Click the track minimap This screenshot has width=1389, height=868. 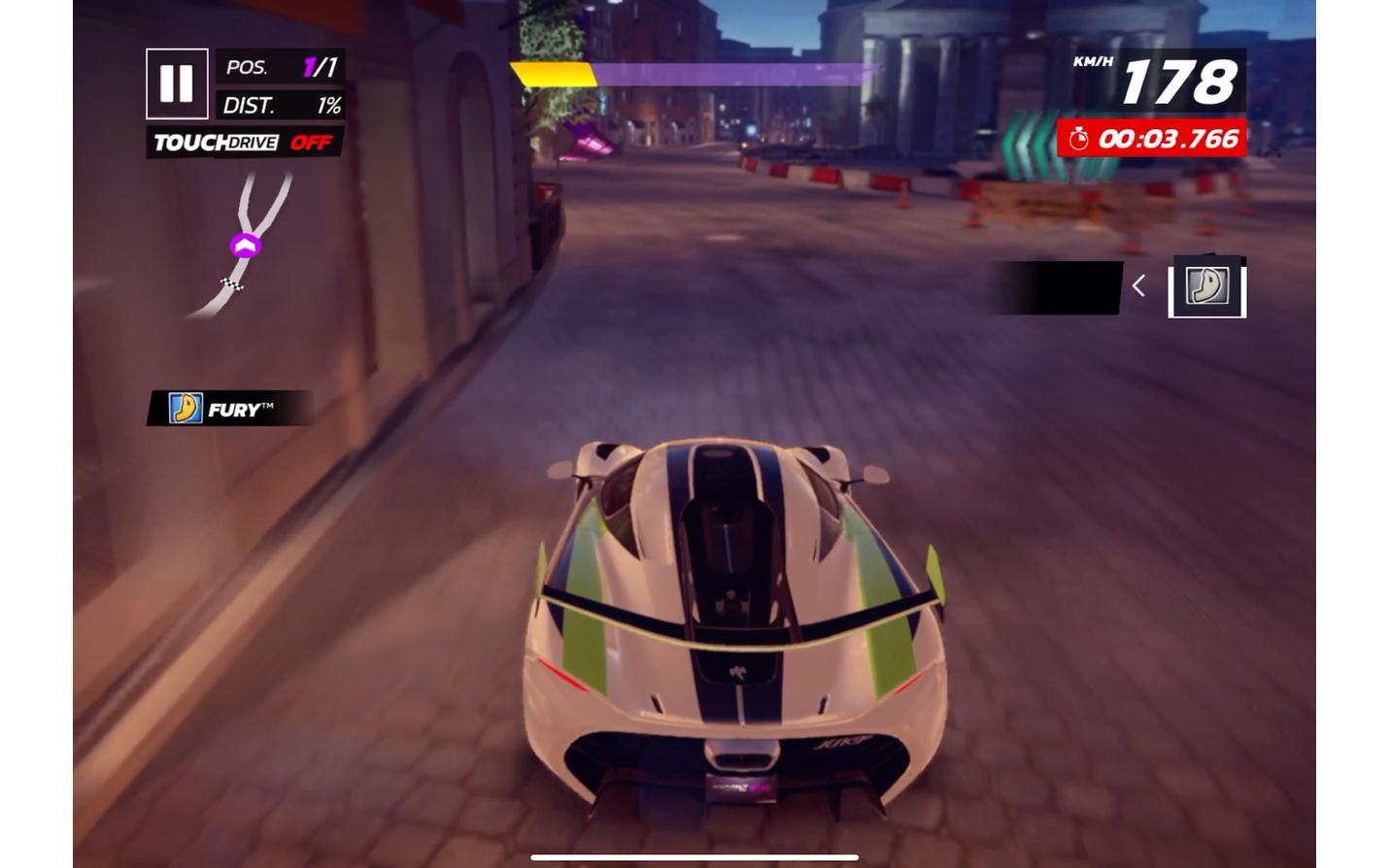coord(243,247)
